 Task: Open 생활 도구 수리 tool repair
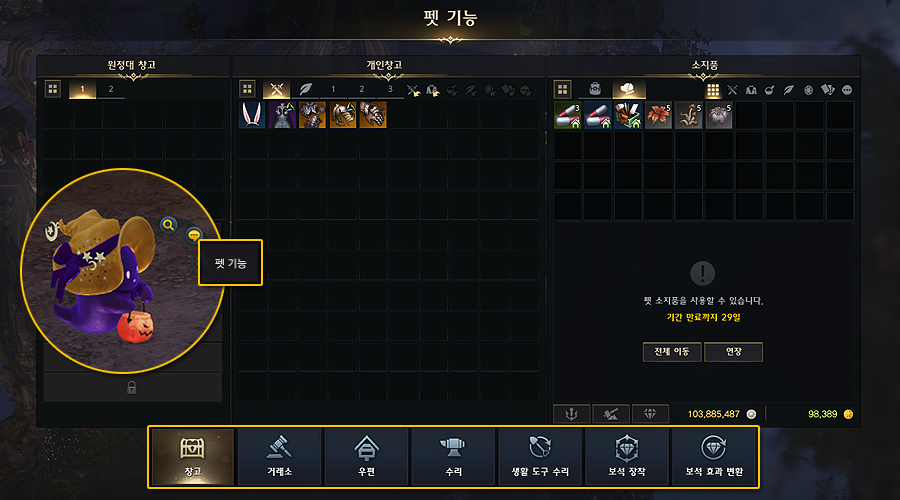click(540, 457)
